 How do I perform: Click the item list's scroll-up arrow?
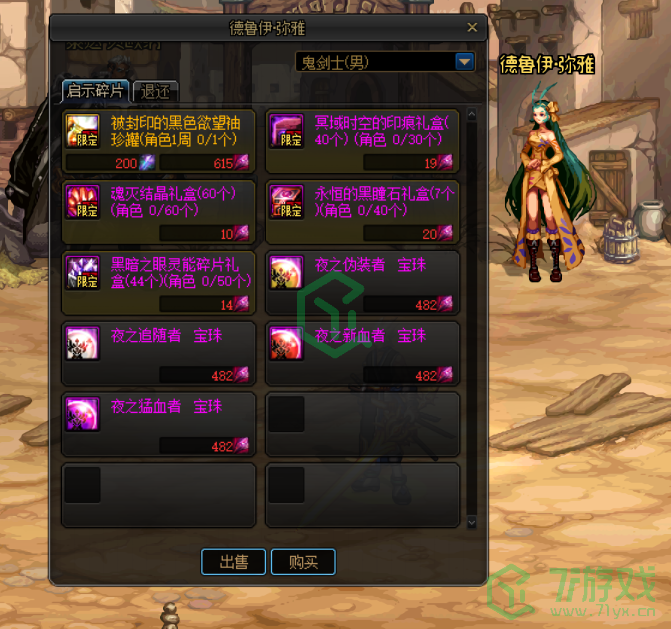472,112
